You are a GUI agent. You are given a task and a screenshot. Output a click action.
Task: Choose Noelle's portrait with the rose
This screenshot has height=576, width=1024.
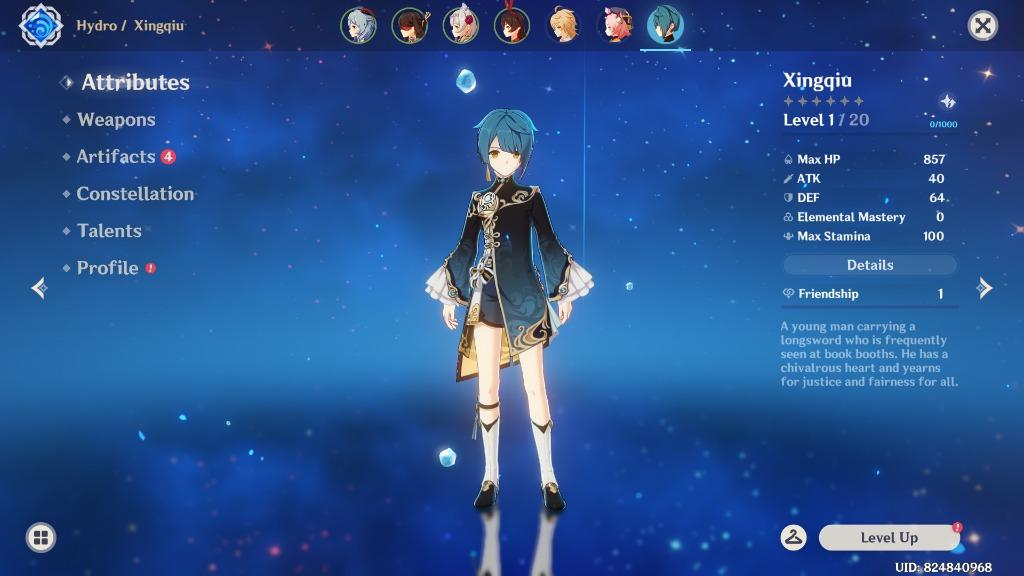pos(460,25)
